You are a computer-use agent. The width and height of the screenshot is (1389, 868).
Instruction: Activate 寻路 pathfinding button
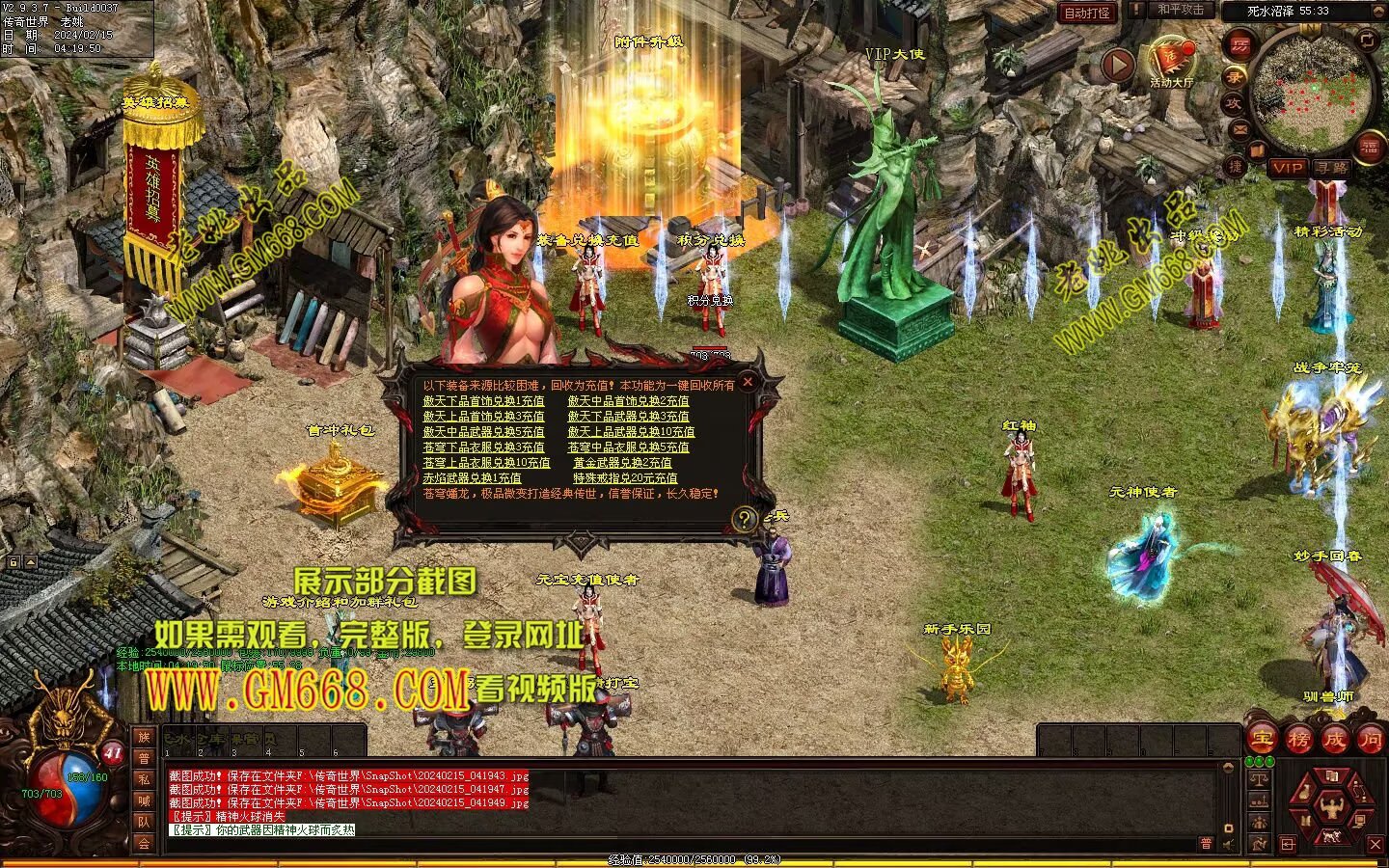point(1332,168)
